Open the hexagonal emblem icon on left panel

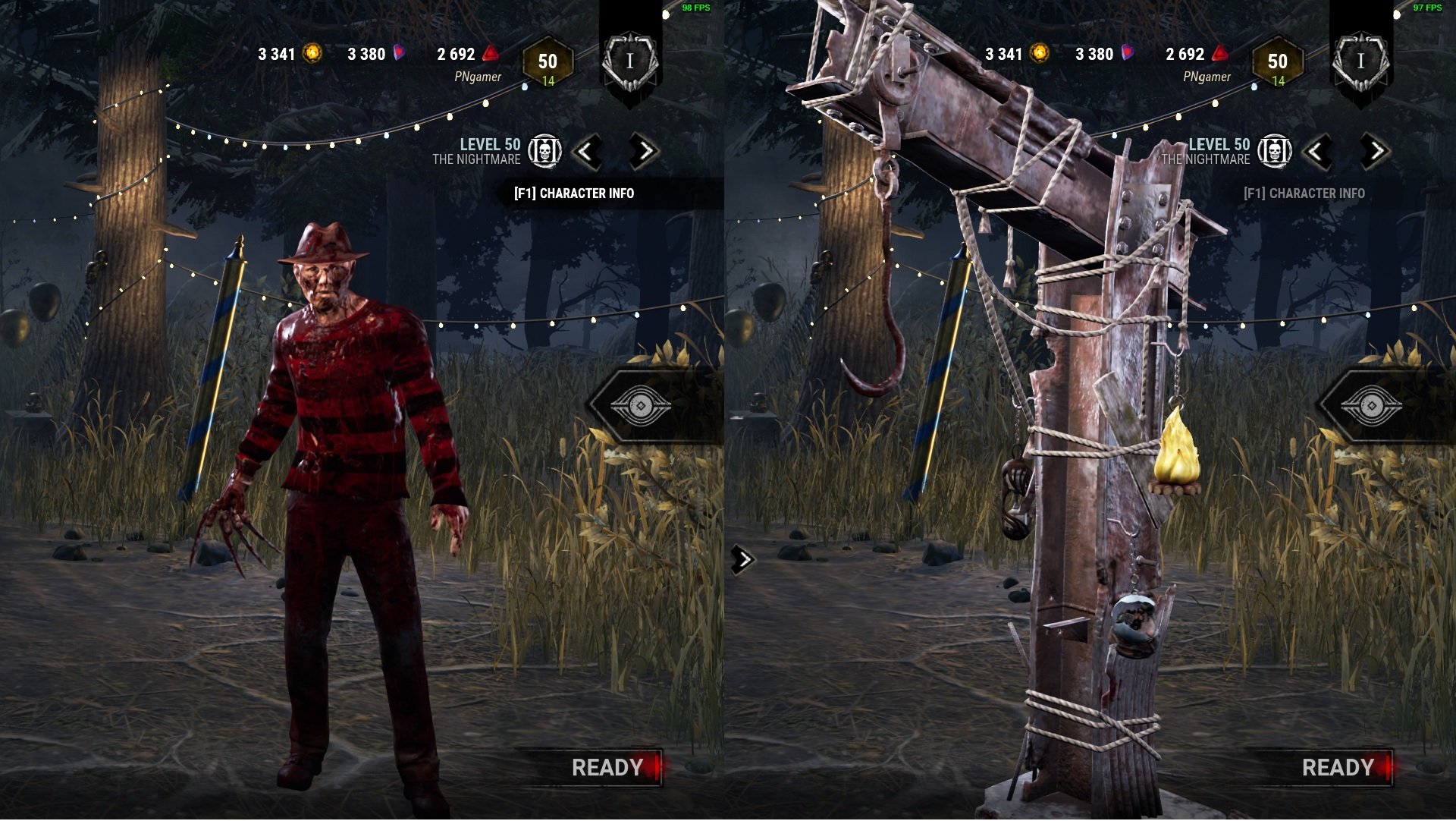(x=642, y=406)
